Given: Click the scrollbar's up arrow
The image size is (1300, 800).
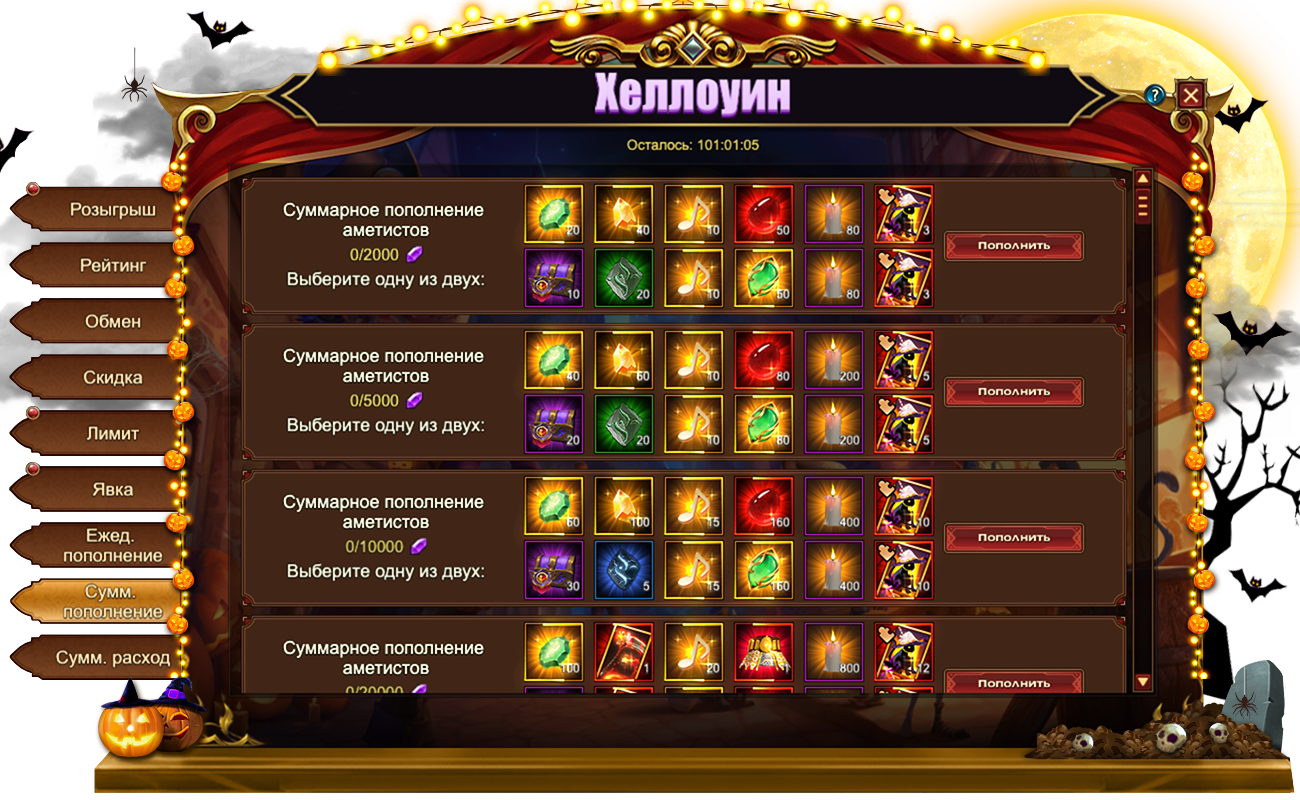Looking at the screenshot, I should point(1143,178).
